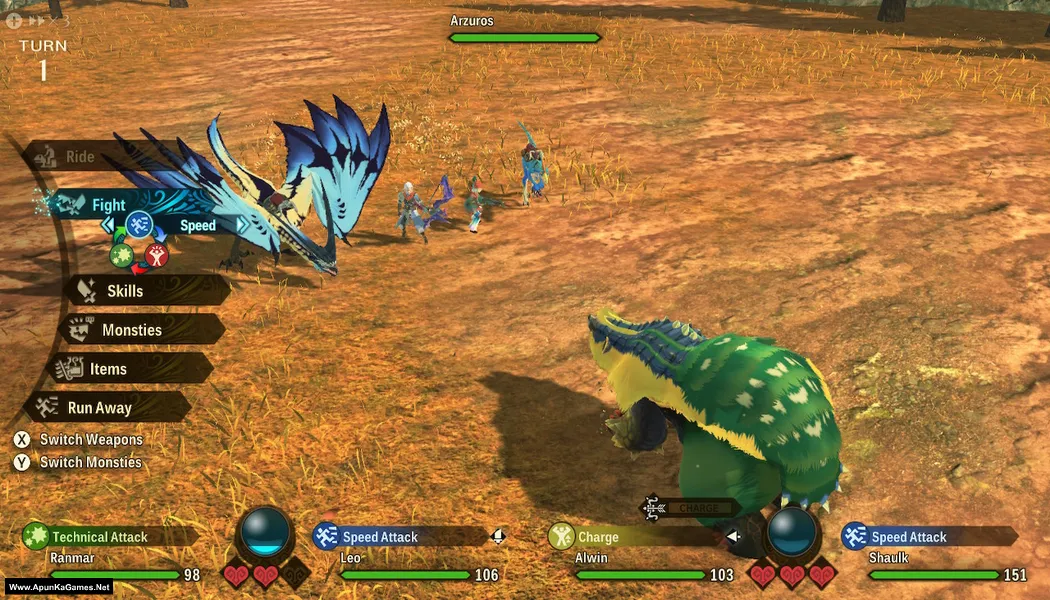Select the greyed-out Ride command
The width and height of the screenshot is (1050, 600).
point(80,157)
